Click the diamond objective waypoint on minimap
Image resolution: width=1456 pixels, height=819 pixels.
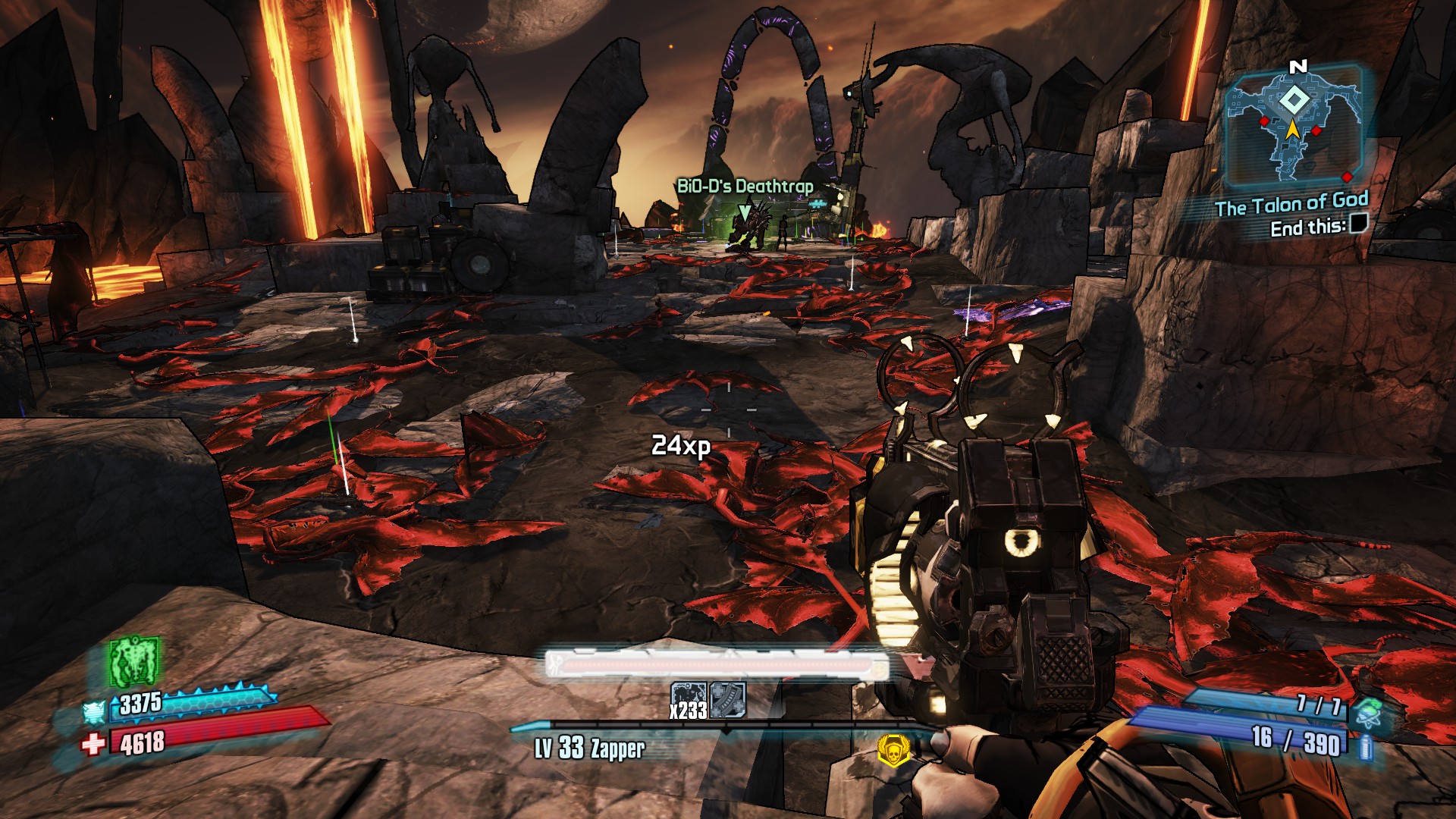tap(1294, 100)
